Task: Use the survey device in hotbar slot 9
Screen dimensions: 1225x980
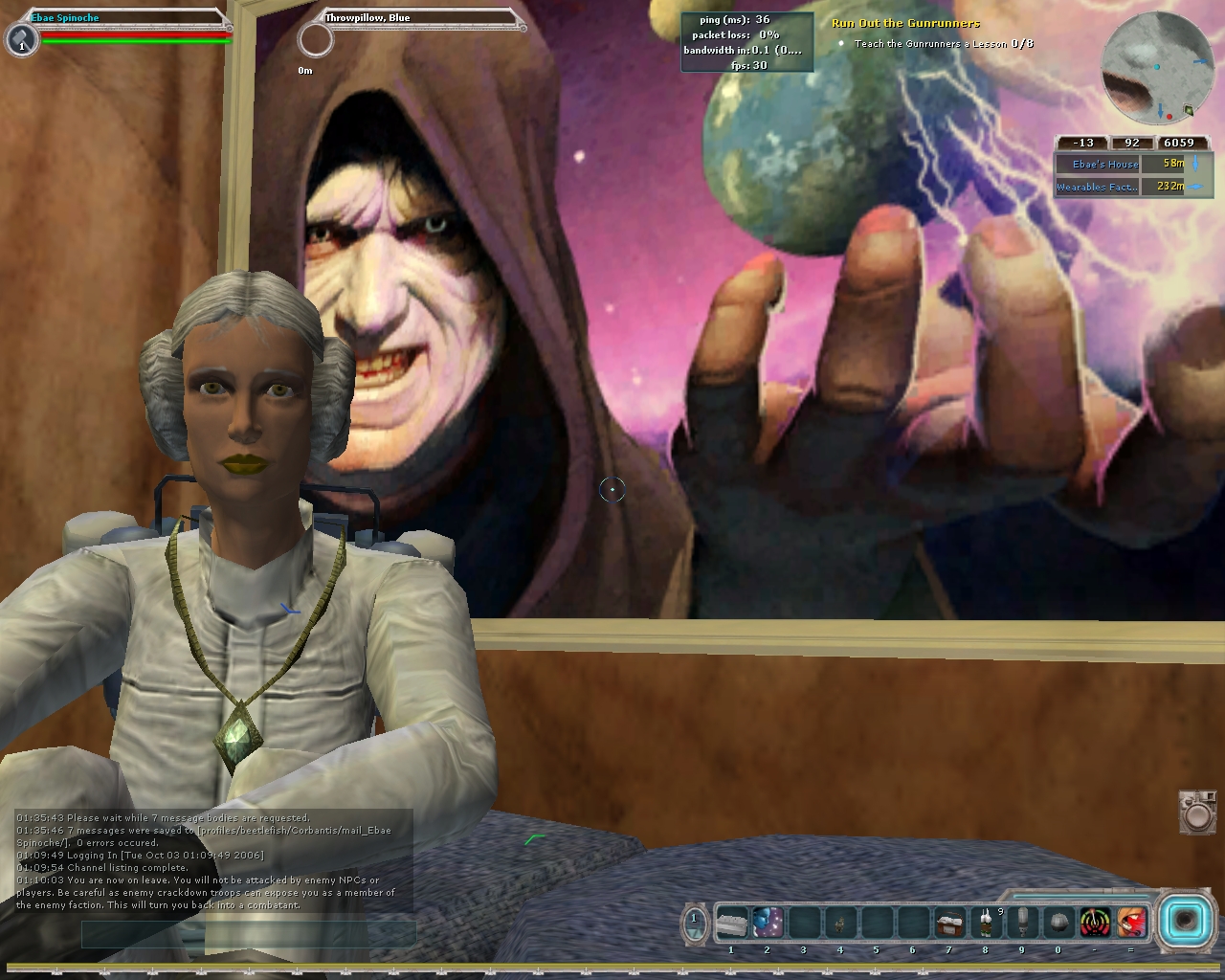Action: pyautogui.click(x=1022, y=922)
